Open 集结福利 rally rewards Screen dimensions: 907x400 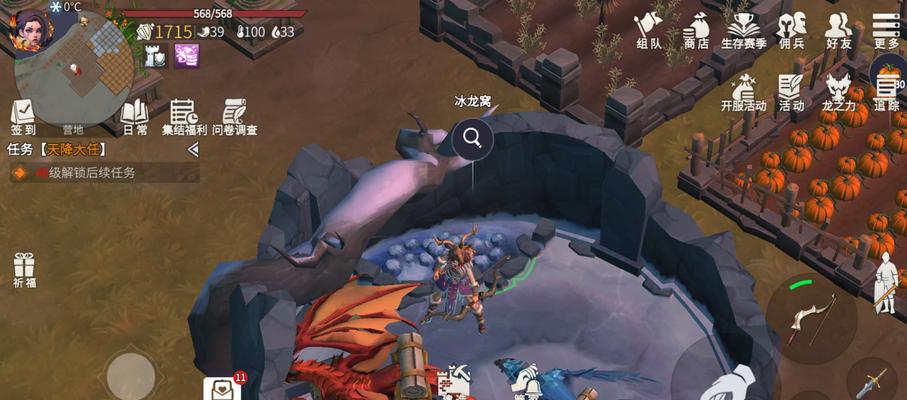pos(186,117)
